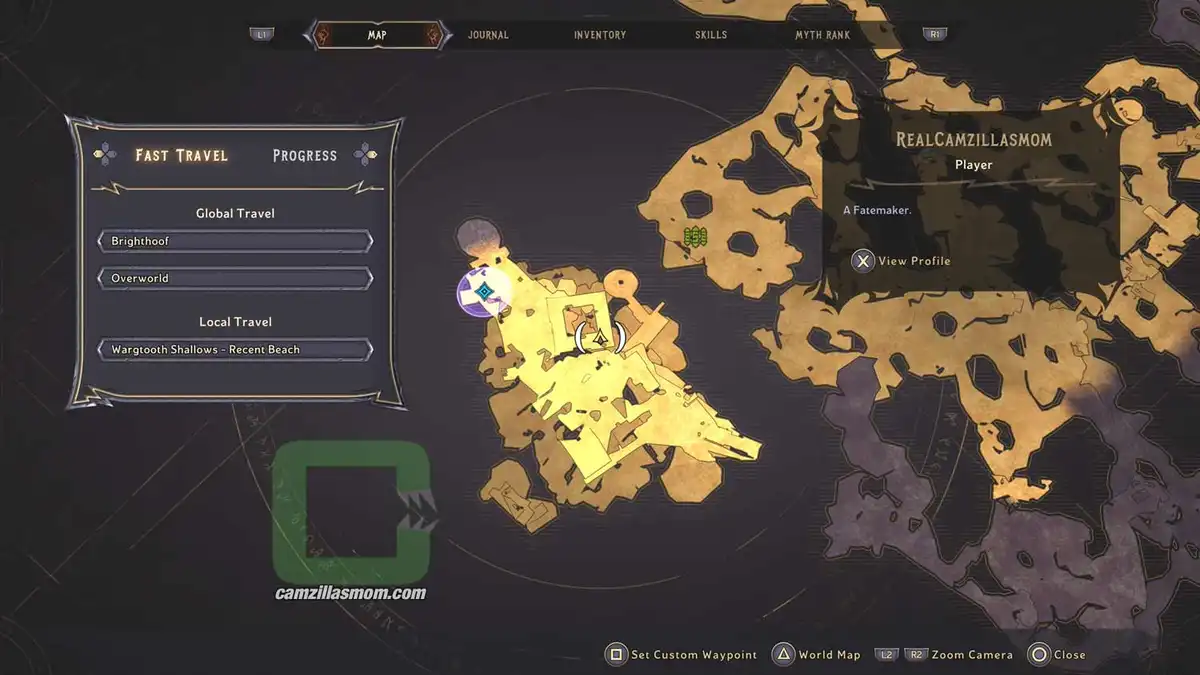Open the Inventory tab

(600, 35)
